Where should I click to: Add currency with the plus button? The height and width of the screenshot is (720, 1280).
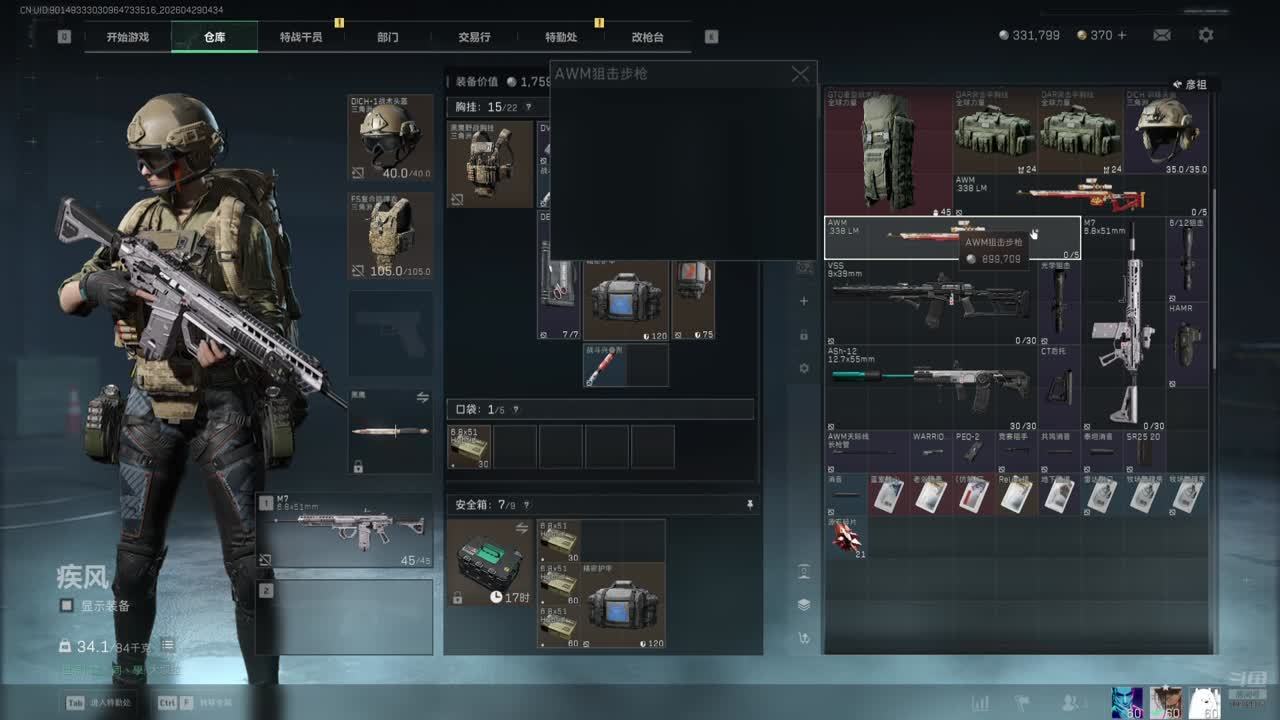click(1122, 35)
